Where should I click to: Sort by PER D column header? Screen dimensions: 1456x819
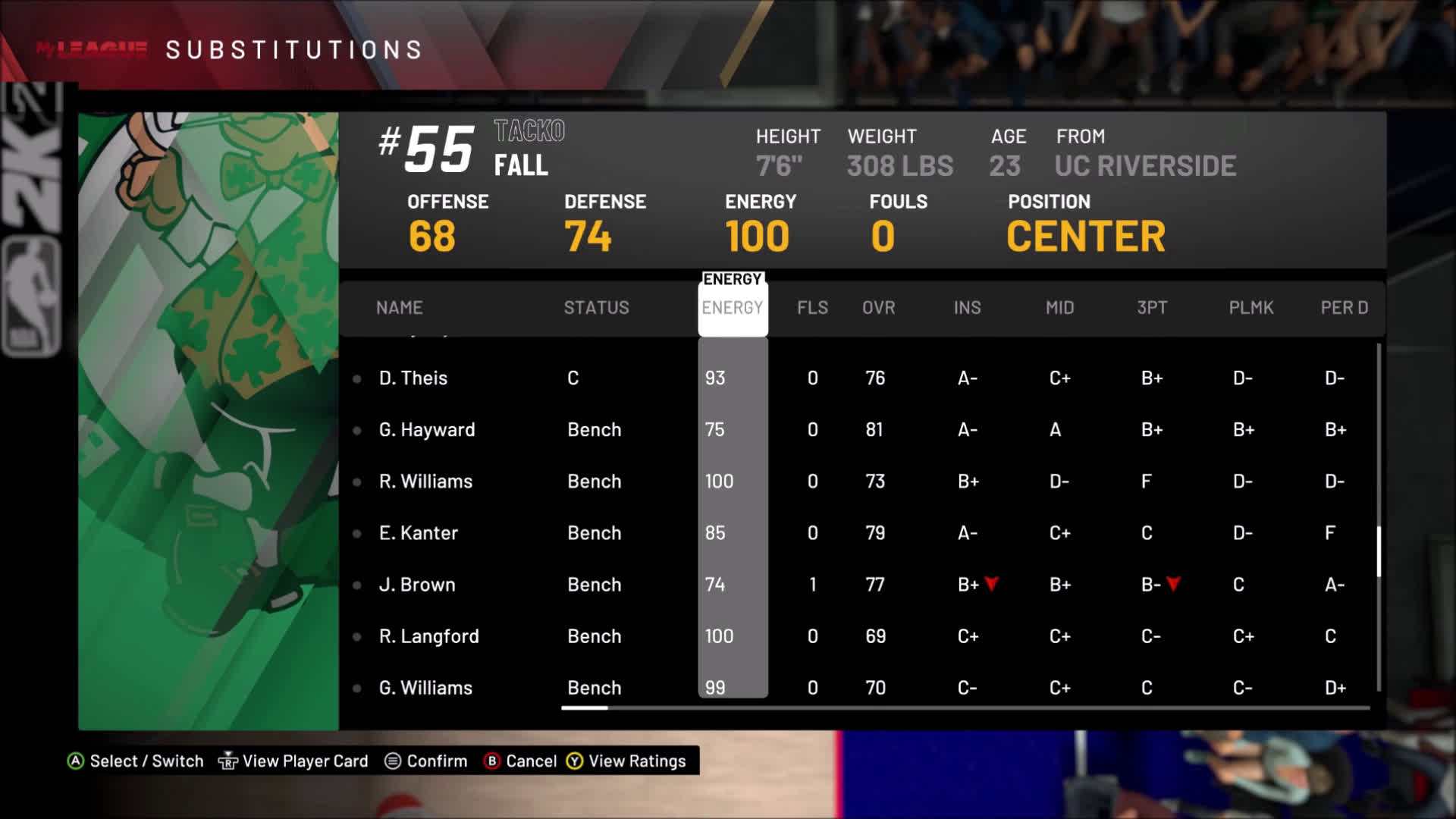1344,307
